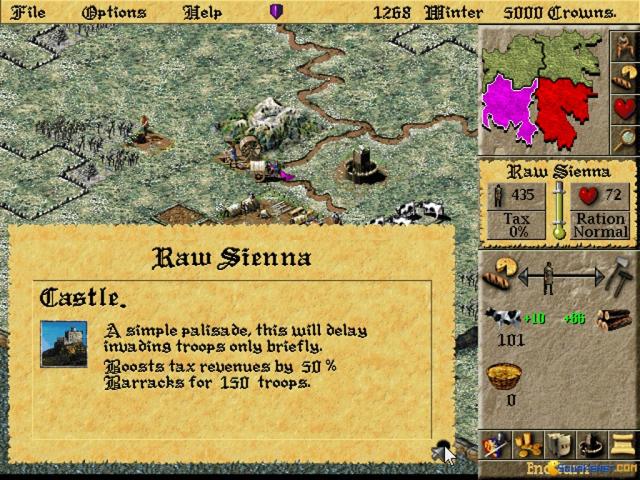Select the cattle resource icon
Screen dimensions: 640x480
pos(504,319)
